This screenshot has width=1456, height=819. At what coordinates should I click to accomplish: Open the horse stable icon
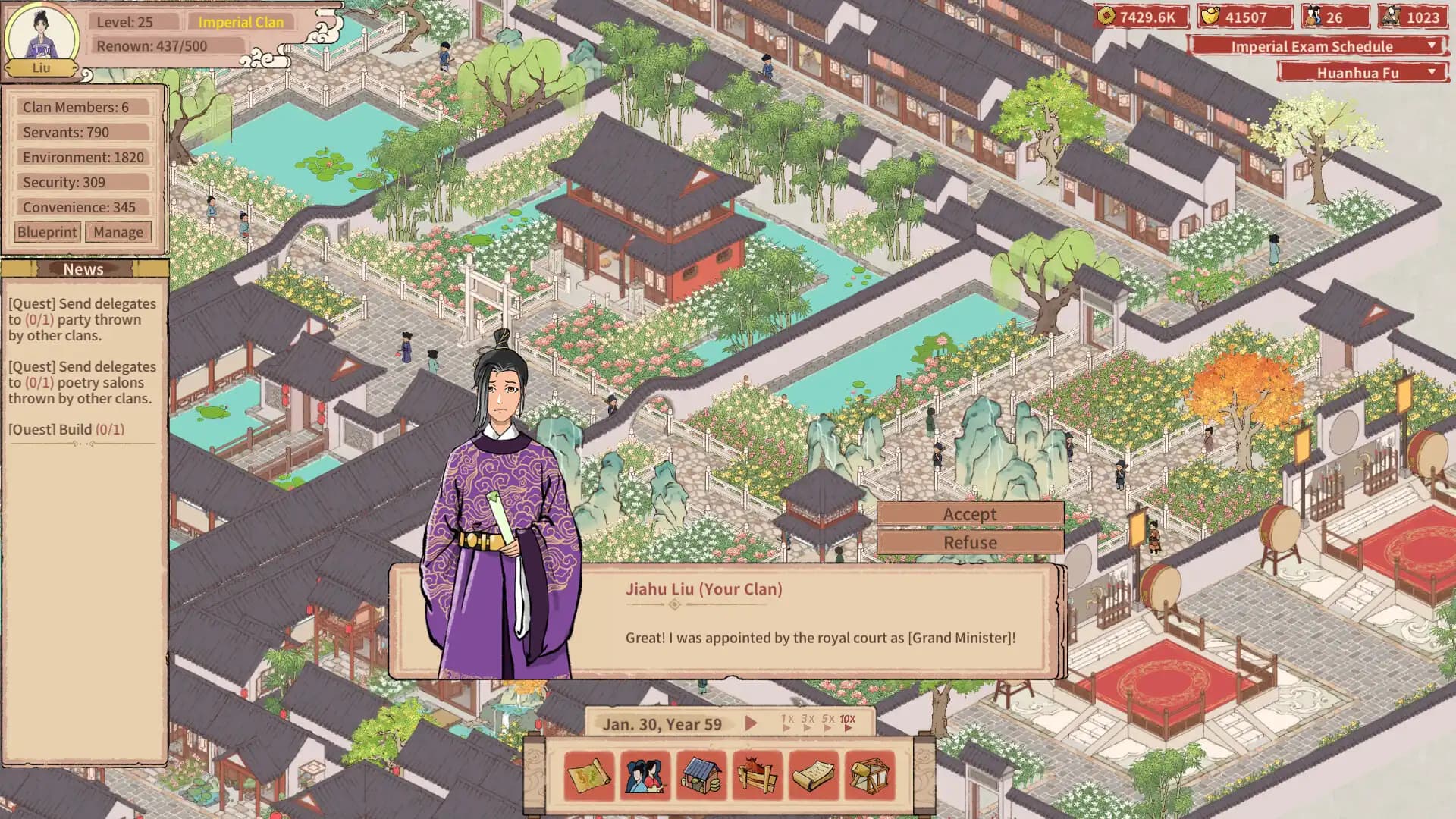coord(758,776)
